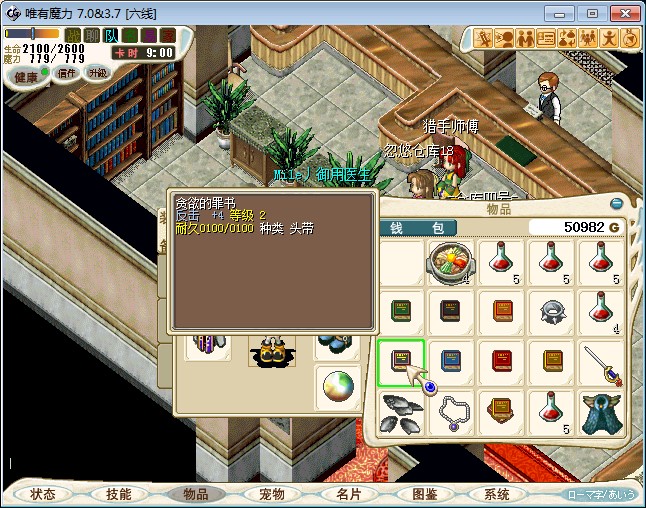Open the 系统 system menu
Screen dimensions: 646x508
point(497,494)
